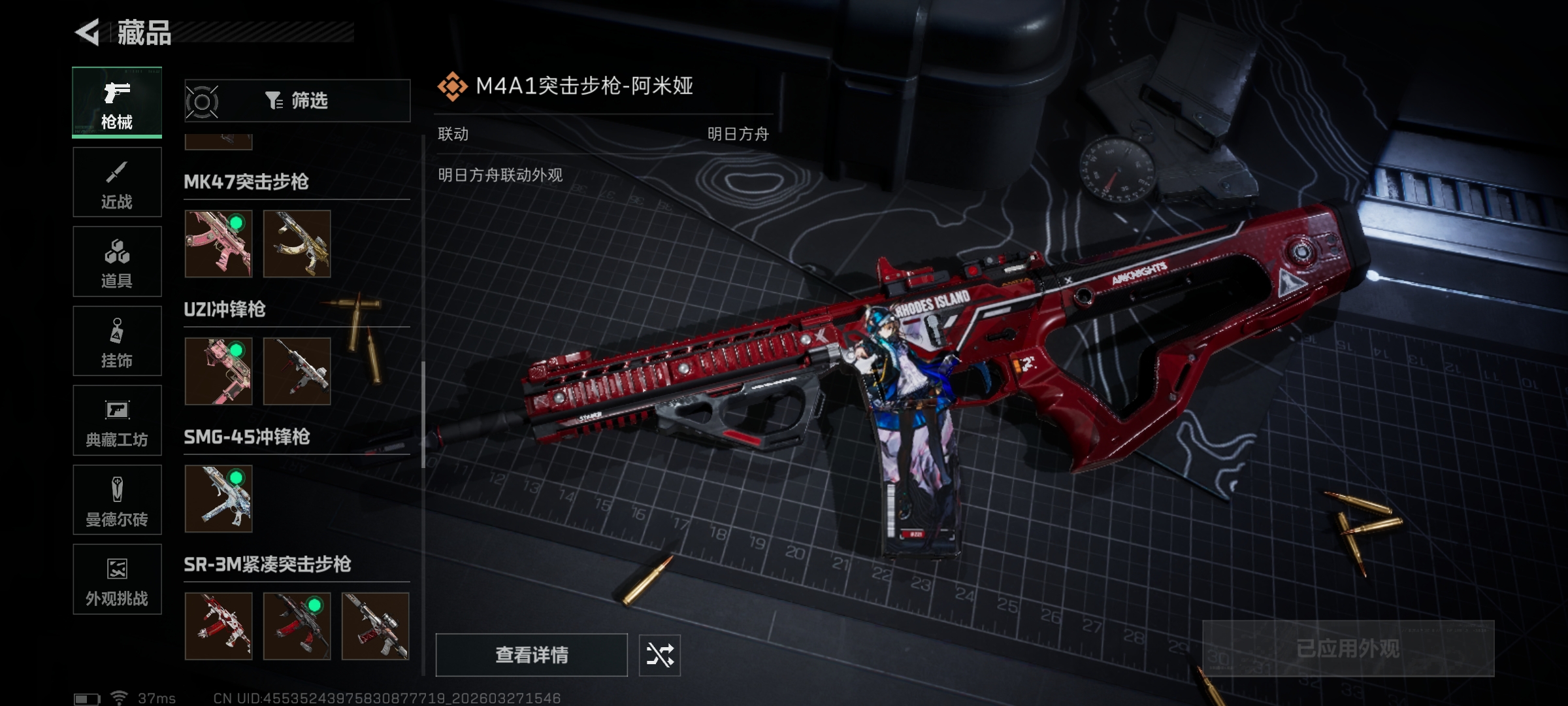Select the 外观挑战 tab

pyautogui.click(x=117, y=579)
